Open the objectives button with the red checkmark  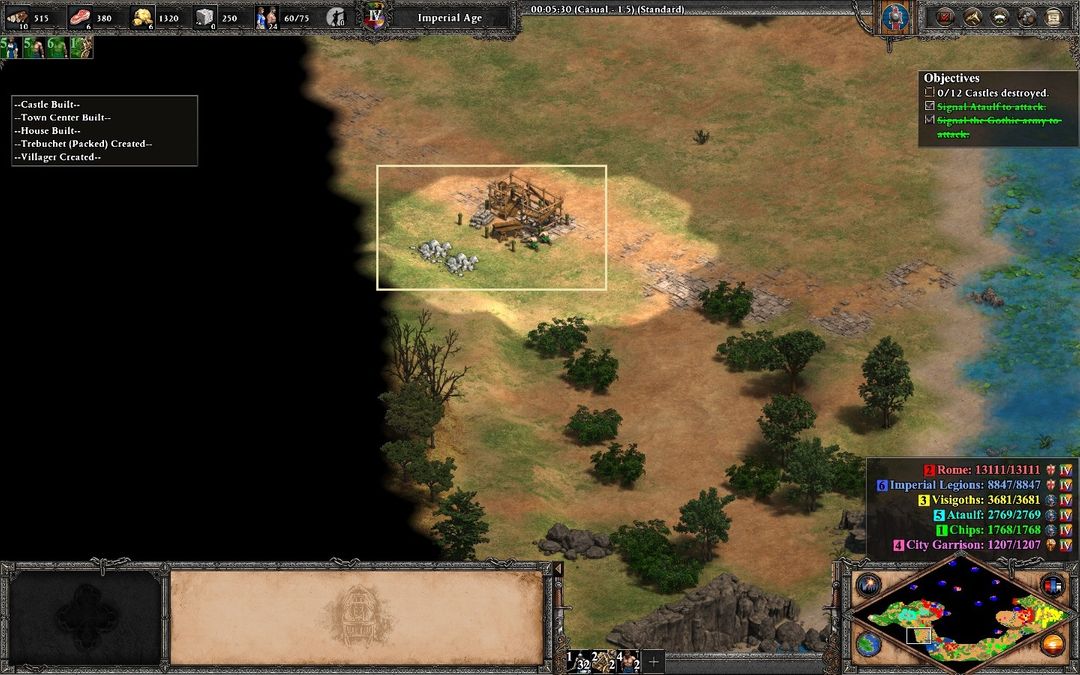coord(945,17)
